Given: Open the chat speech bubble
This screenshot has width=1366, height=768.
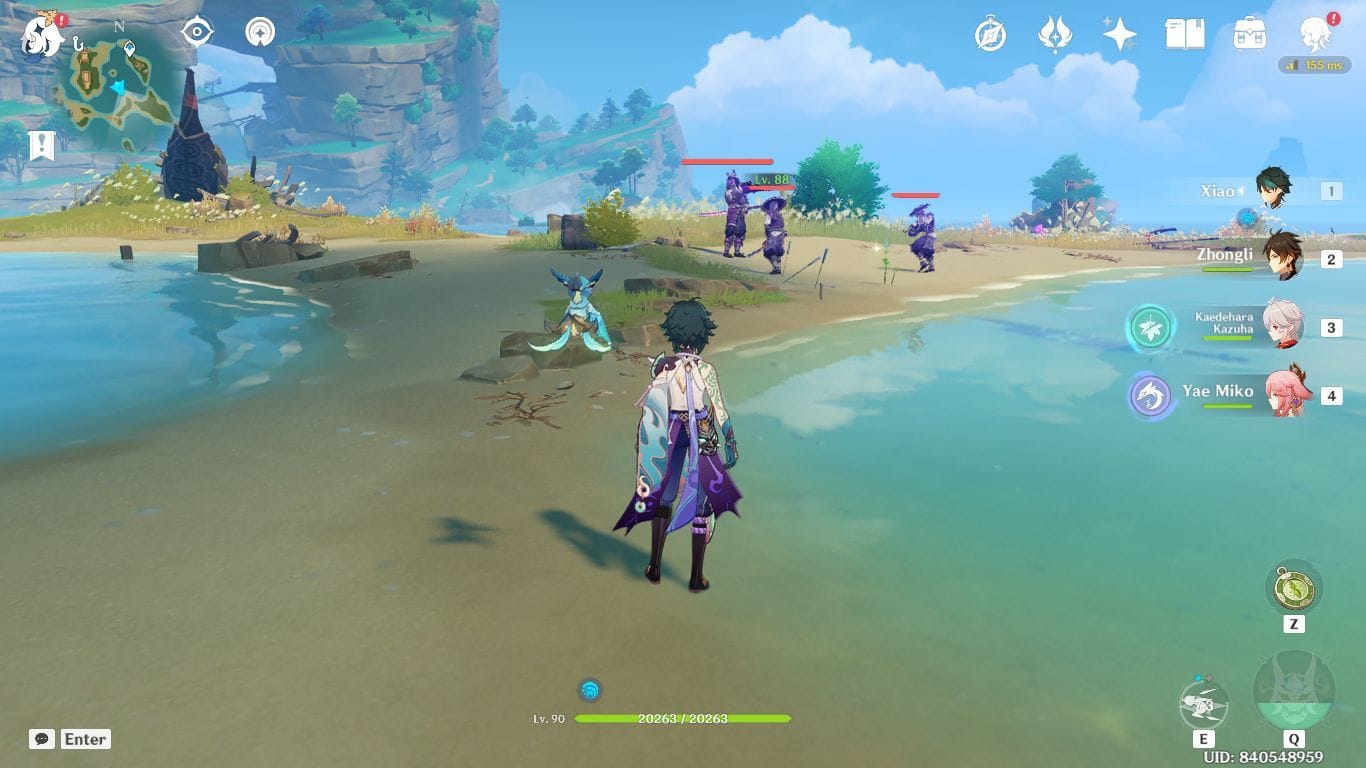Looking at the screenshot, I should point(42,739).
